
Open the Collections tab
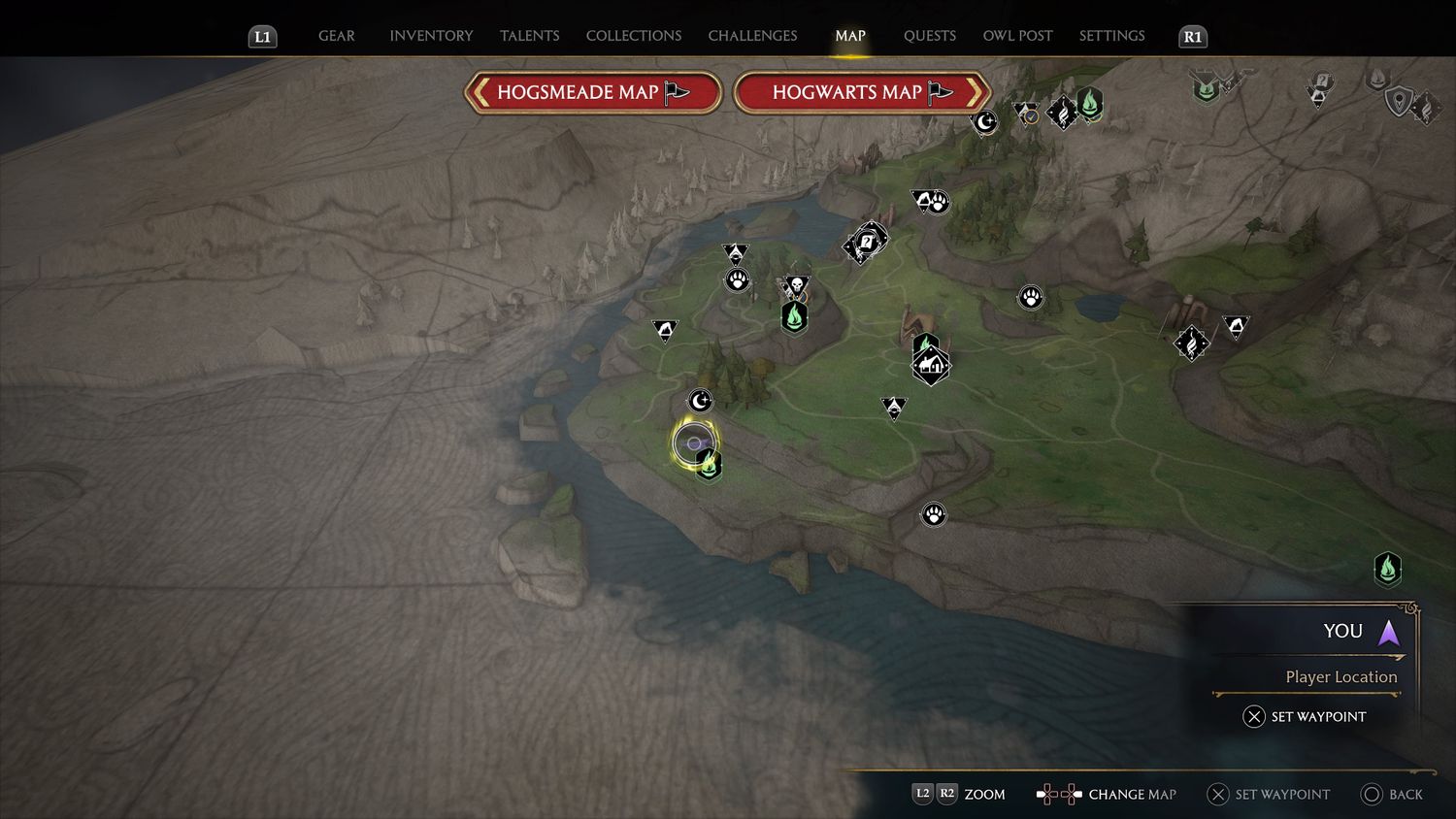point(633,36)
